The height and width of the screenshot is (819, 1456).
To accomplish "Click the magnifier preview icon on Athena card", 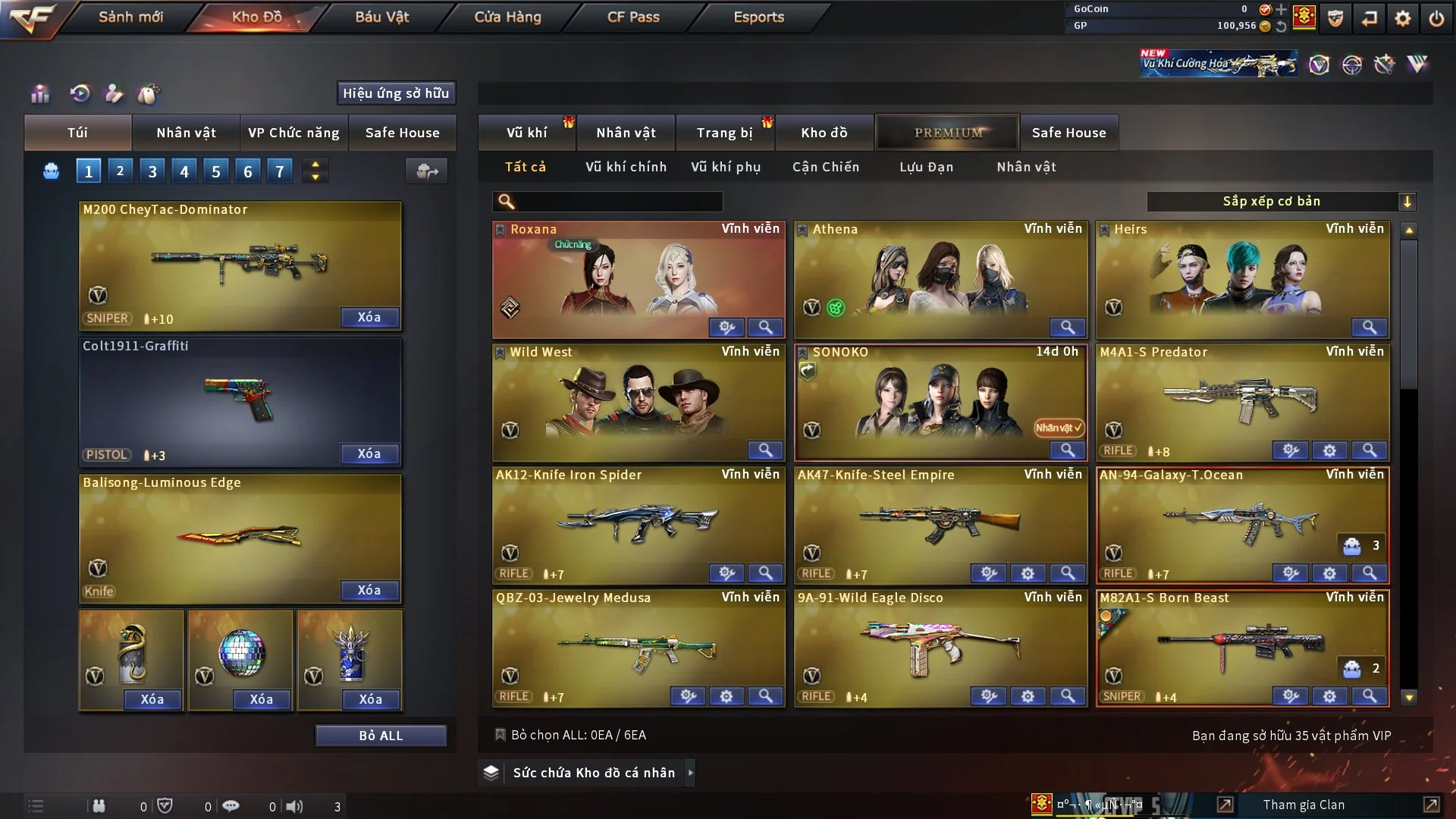I will [x=1068, y=327].
